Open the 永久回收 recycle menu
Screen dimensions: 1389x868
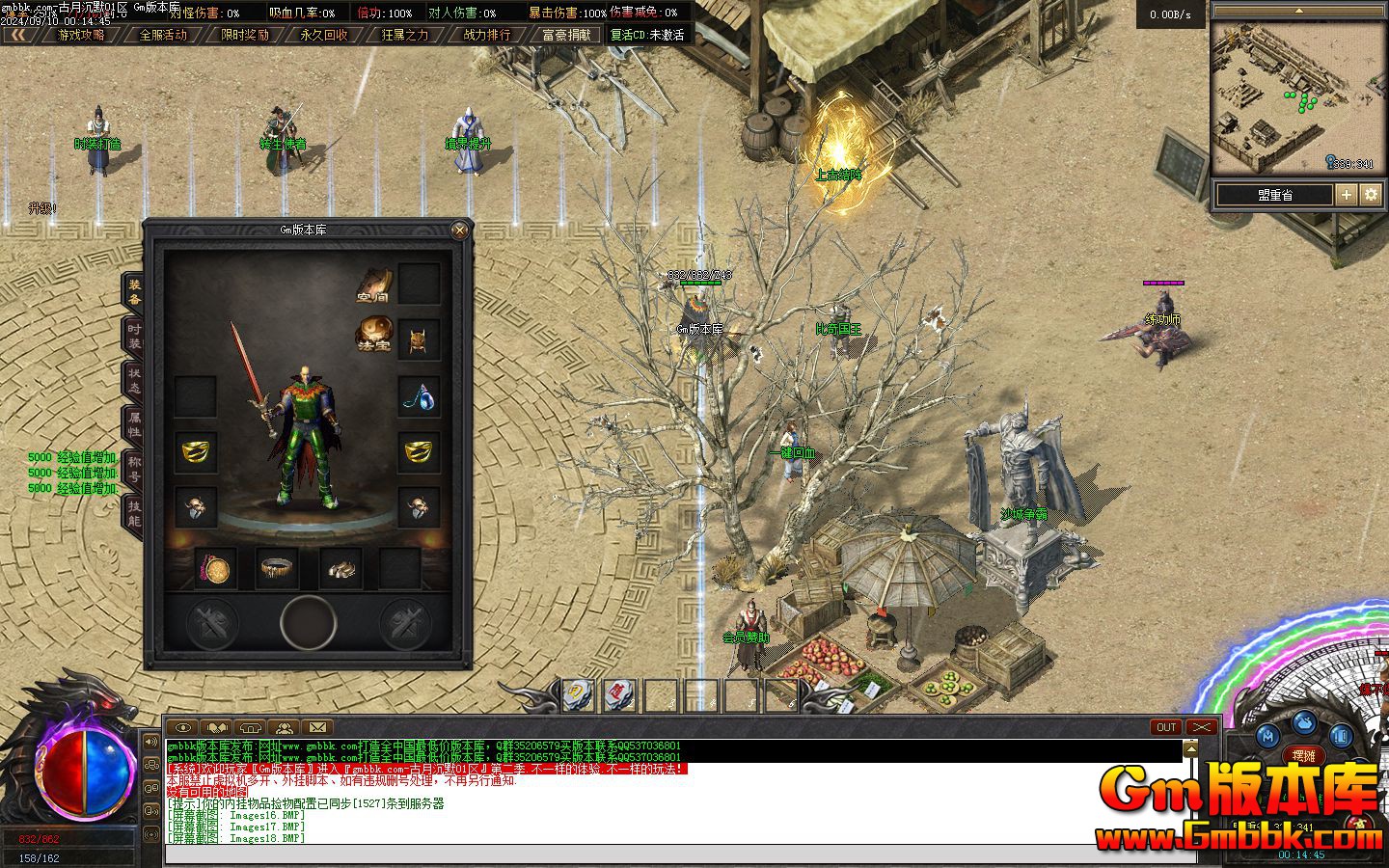(x=324, y=35)
